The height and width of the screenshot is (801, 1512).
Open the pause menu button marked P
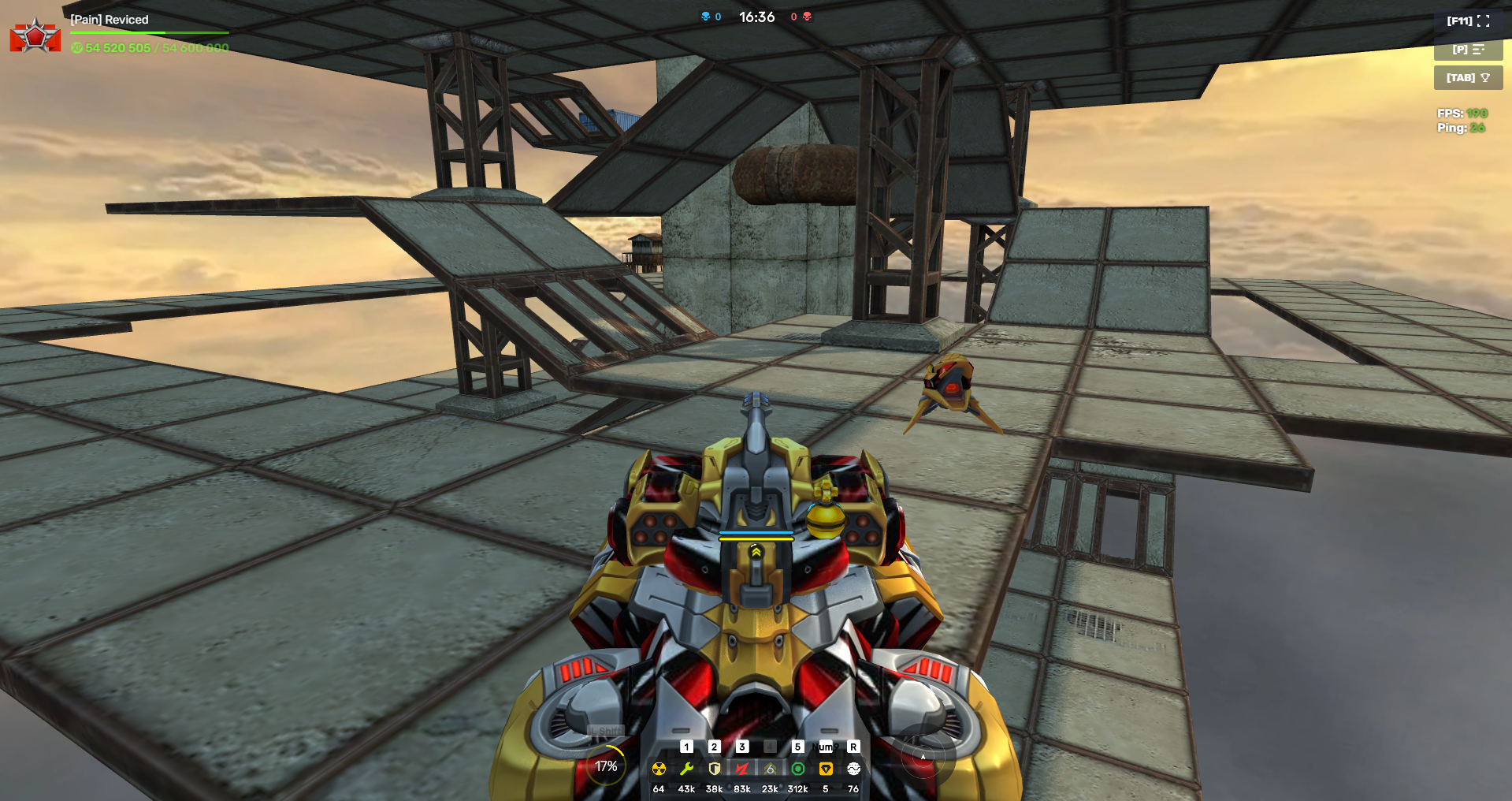(1468, 50)
